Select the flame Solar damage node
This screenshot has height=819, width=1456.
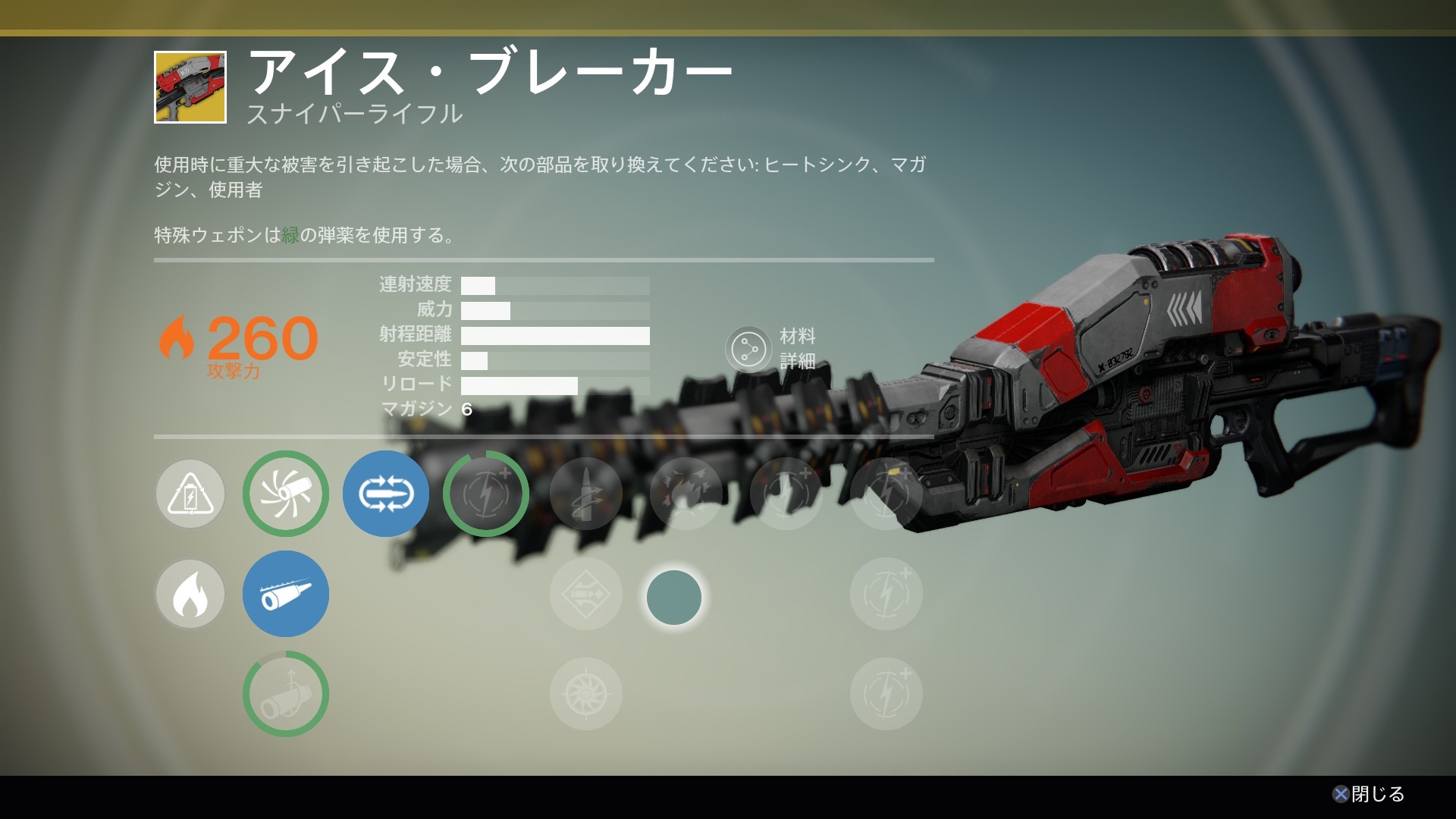pyautogui.click(x=190, y=594)
